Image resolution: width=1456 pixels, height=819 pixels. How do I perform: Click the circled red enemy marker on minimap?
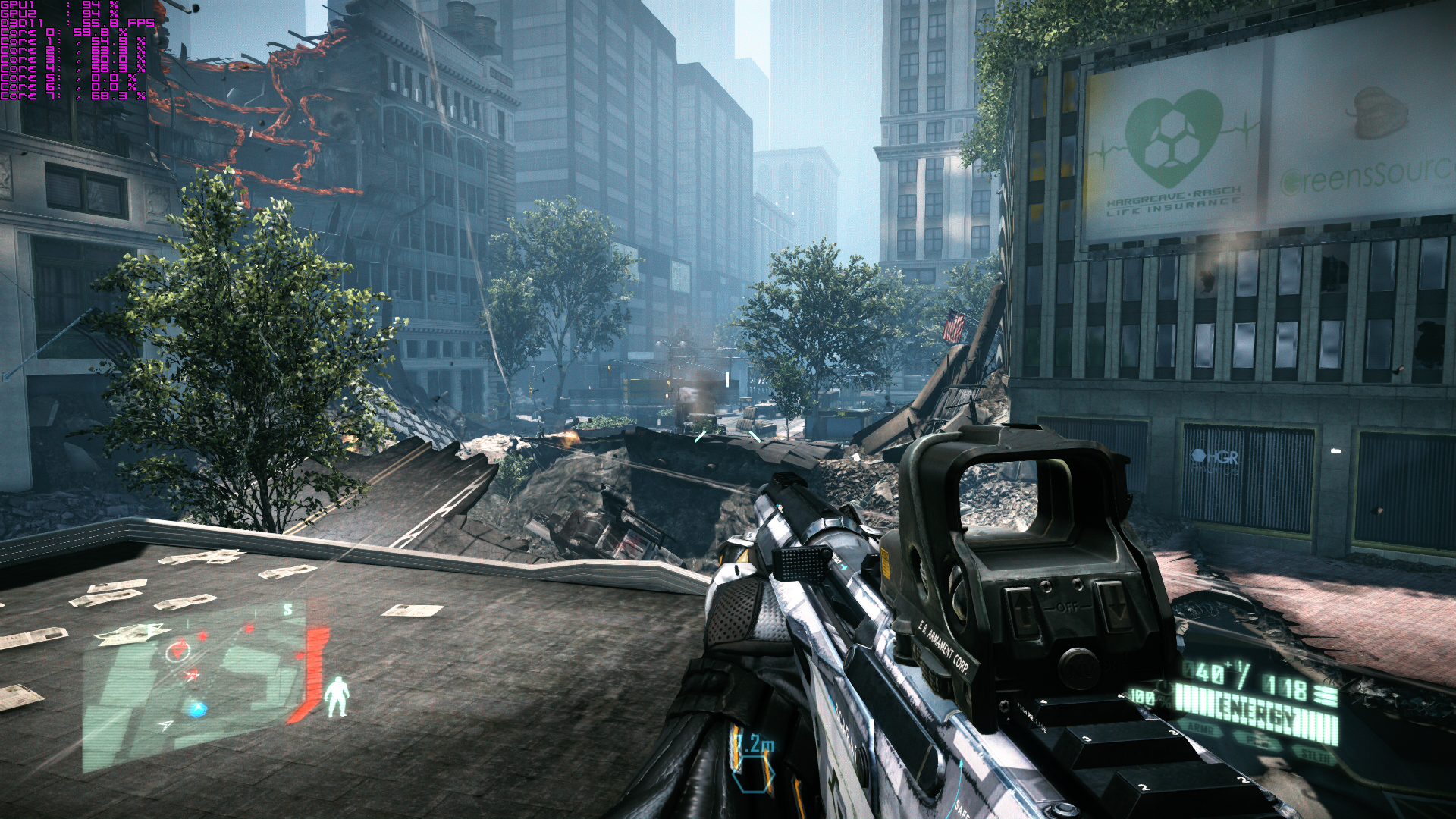177,650
